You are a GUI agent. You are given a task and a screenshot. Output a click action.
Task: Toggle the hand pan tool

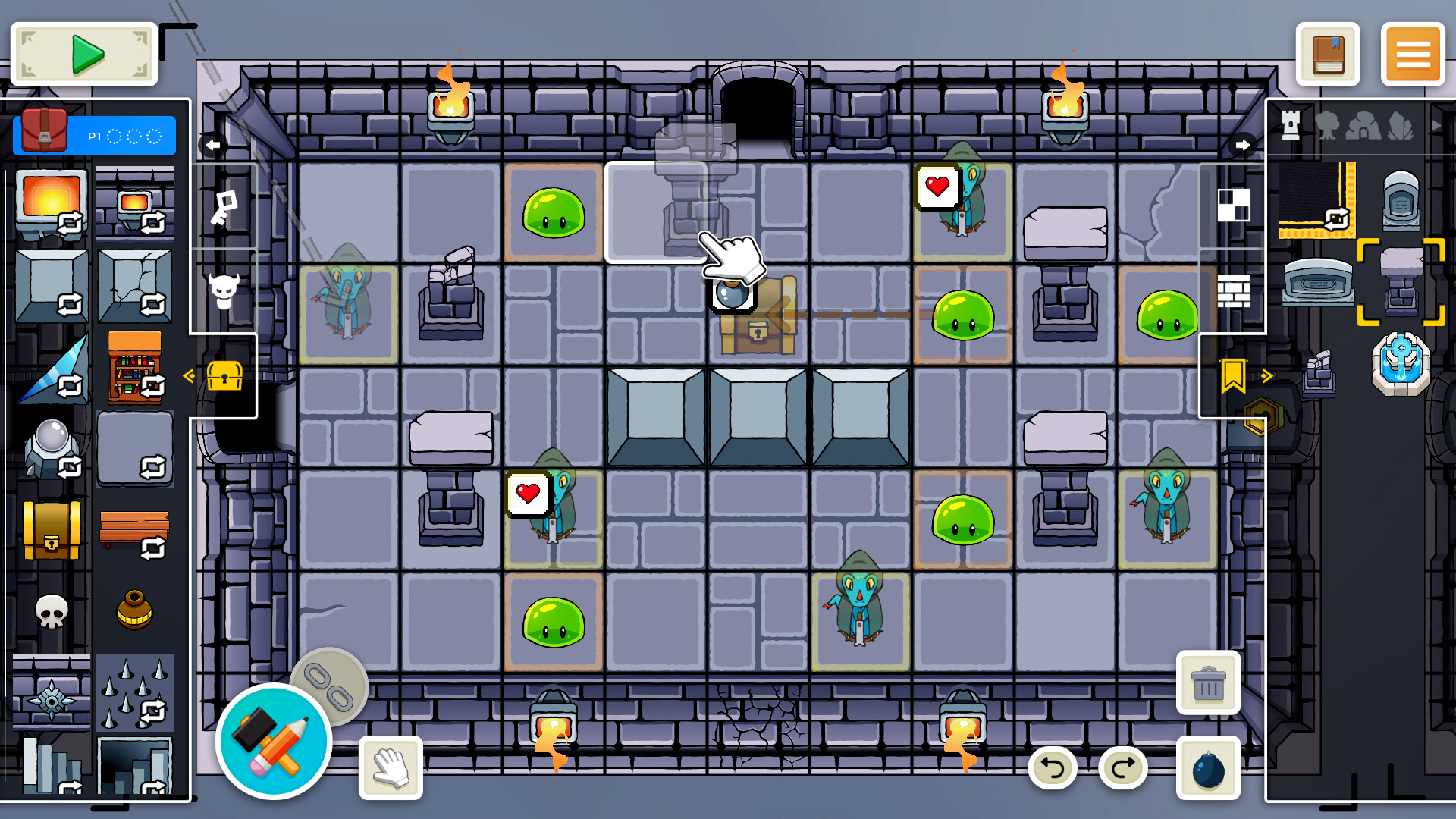391,767
